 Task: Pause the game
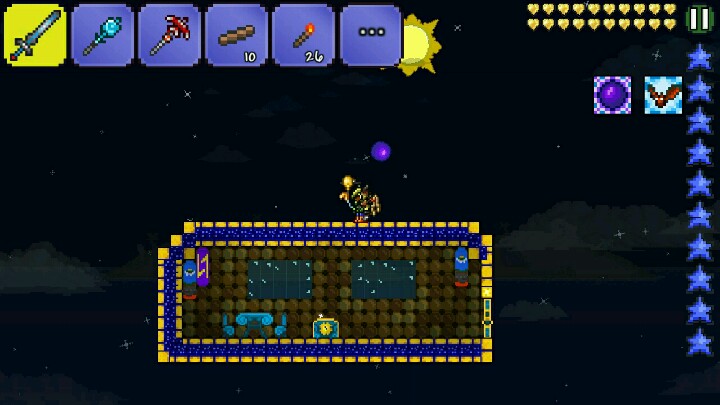[700, 18]
